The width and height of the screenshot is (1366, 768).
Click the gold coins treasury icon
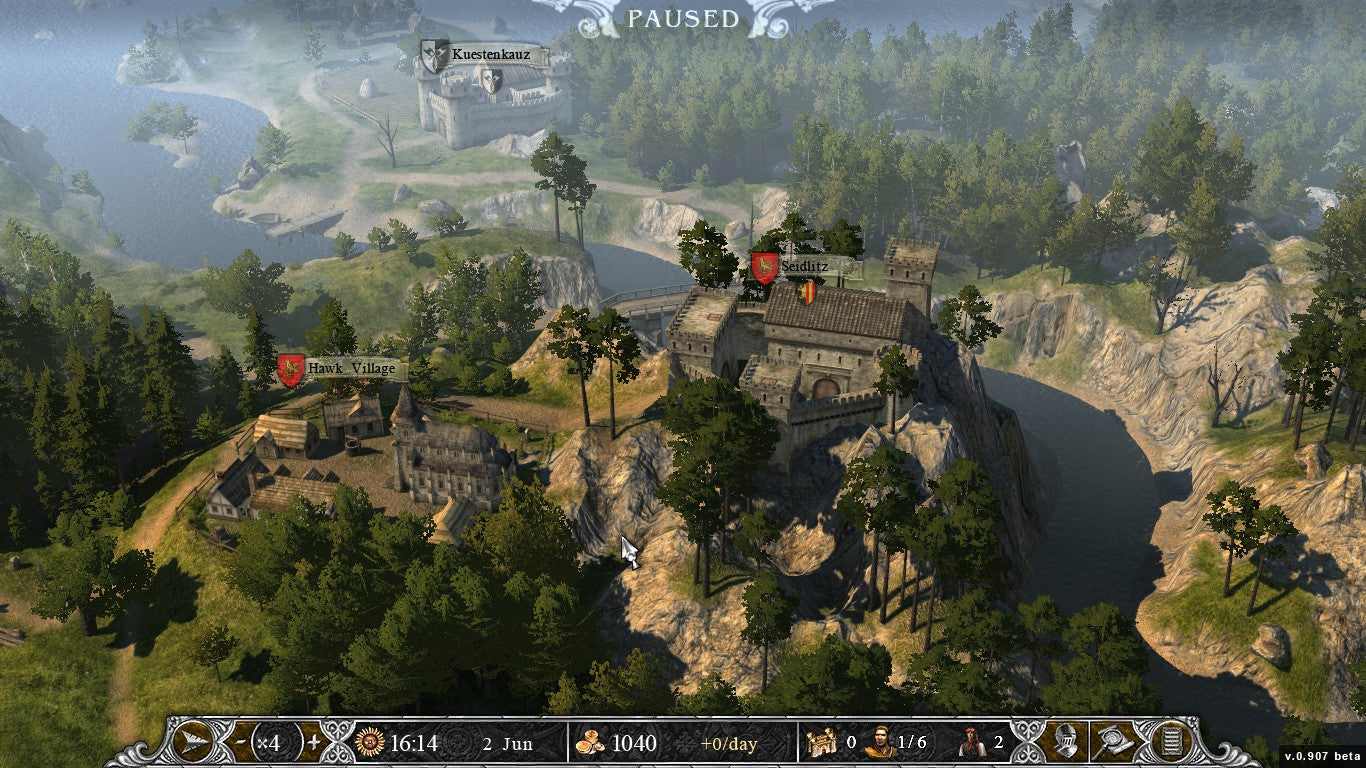pyautogui.click(x=589, y=743)
